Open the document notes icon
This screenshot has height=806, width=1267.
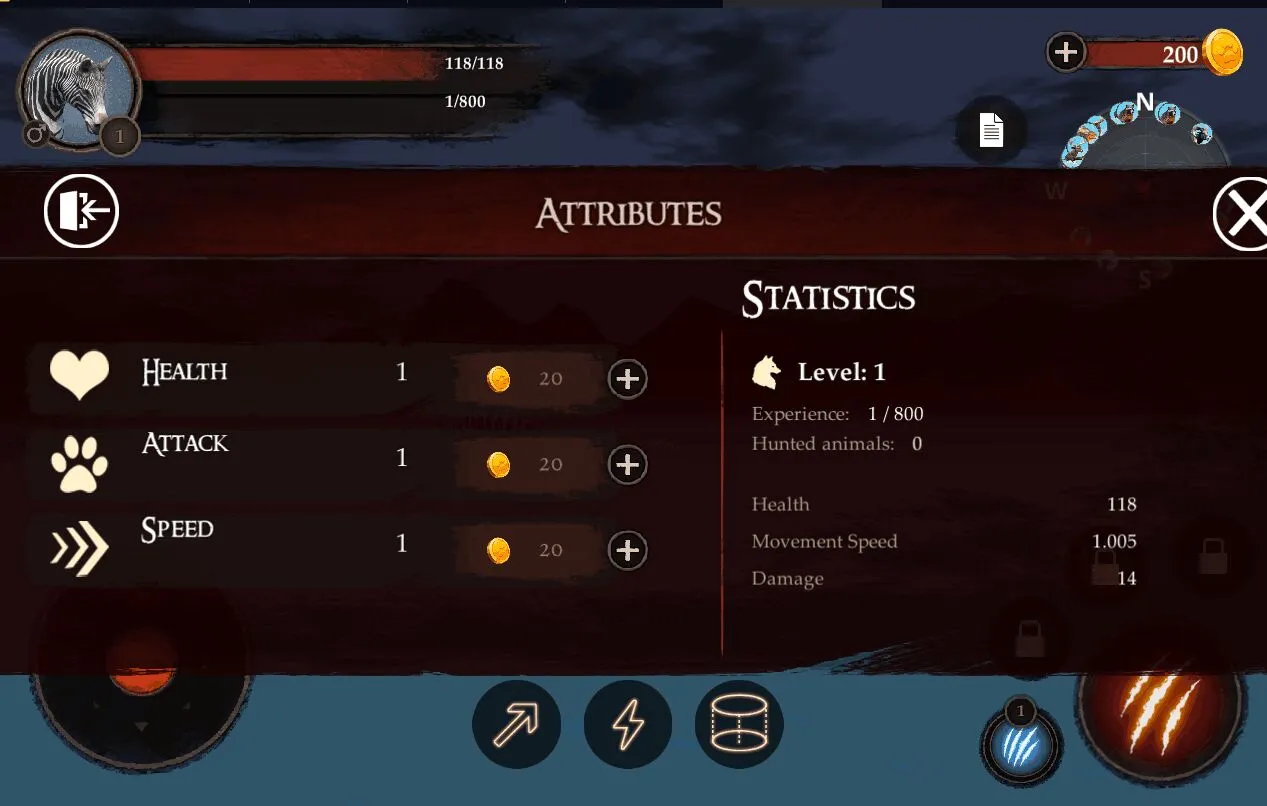pyautogui.click(x=990, y=130)
